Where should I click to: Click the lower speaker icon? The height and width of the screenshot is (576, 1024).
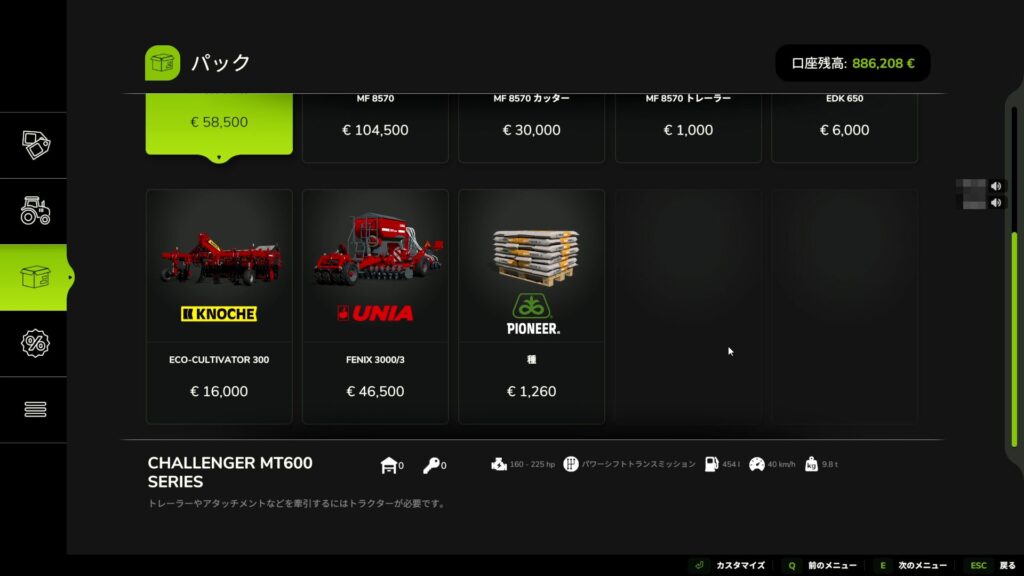996,203
